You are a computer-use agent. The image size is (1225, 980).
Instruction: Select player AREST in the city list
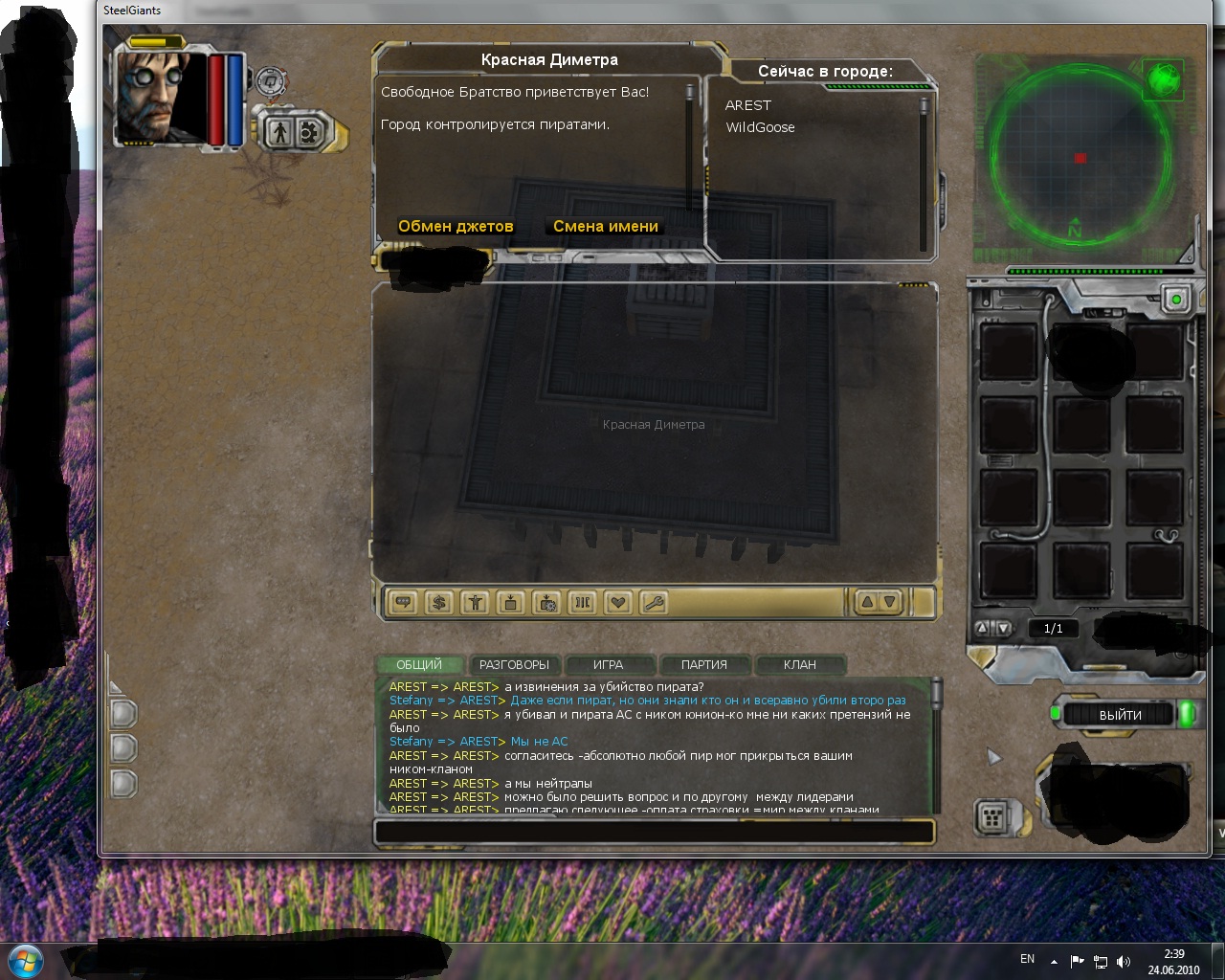coord(747,105)
